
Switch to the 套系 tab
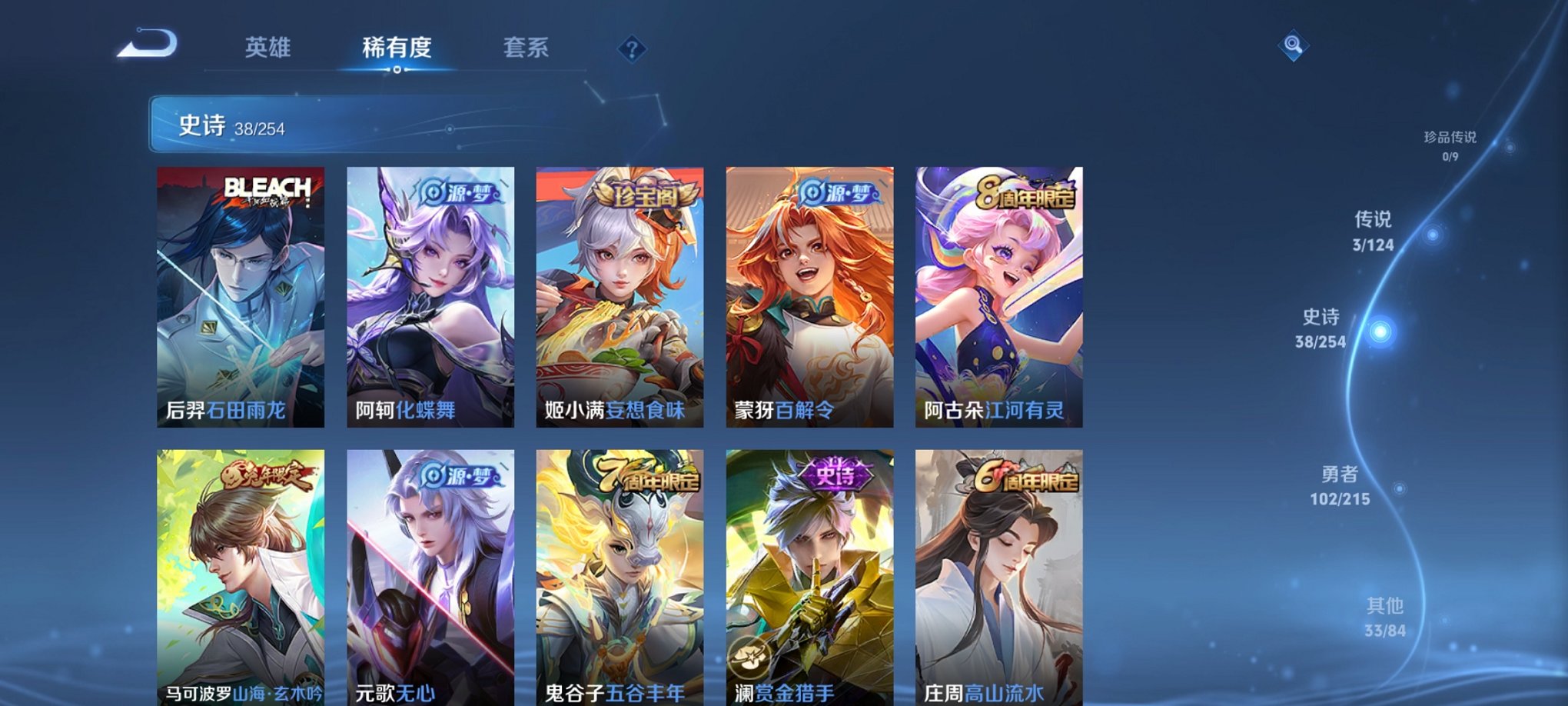point(527,48)
